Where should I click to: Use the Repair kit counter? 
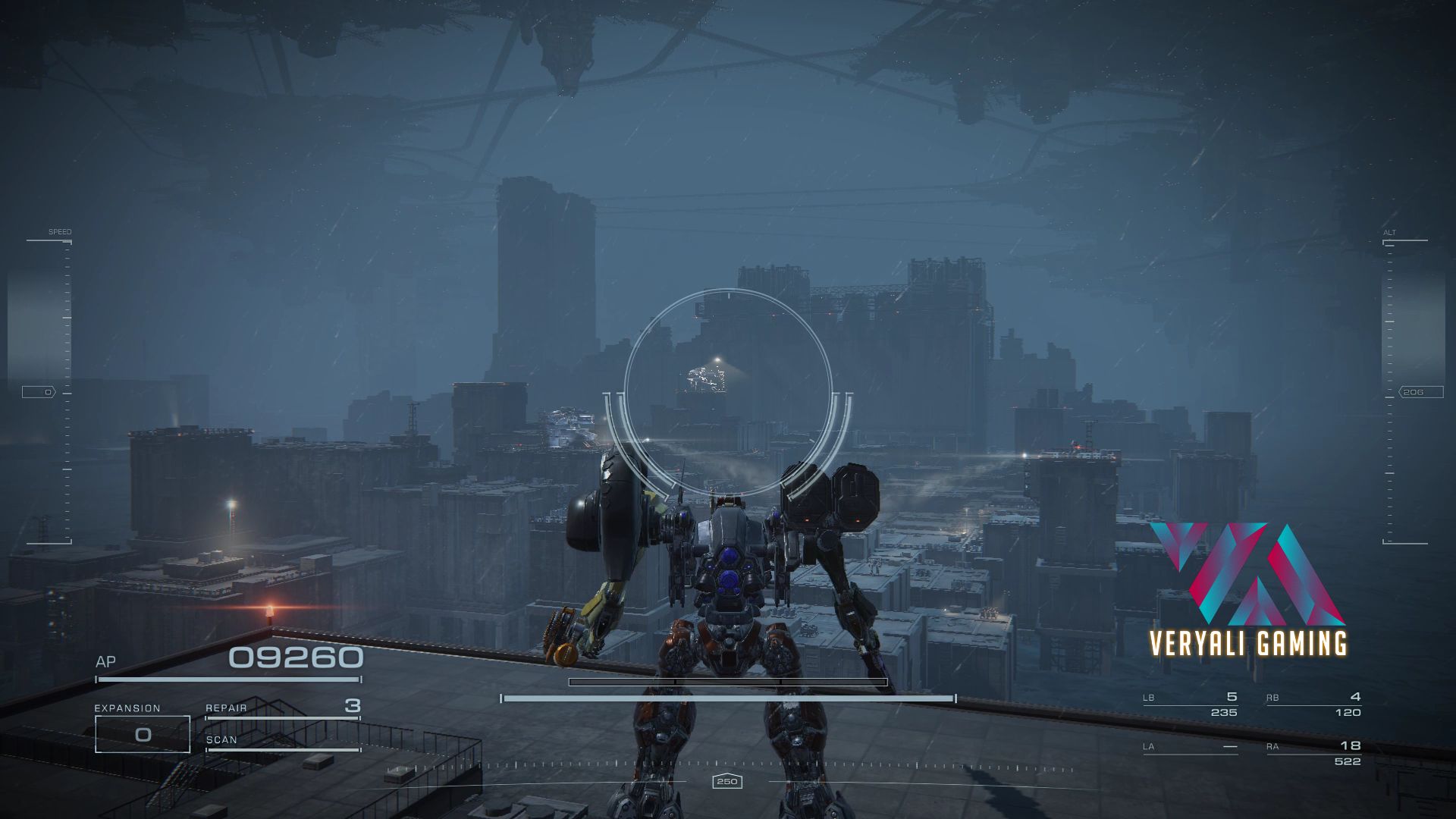click(x=283, y=708)
